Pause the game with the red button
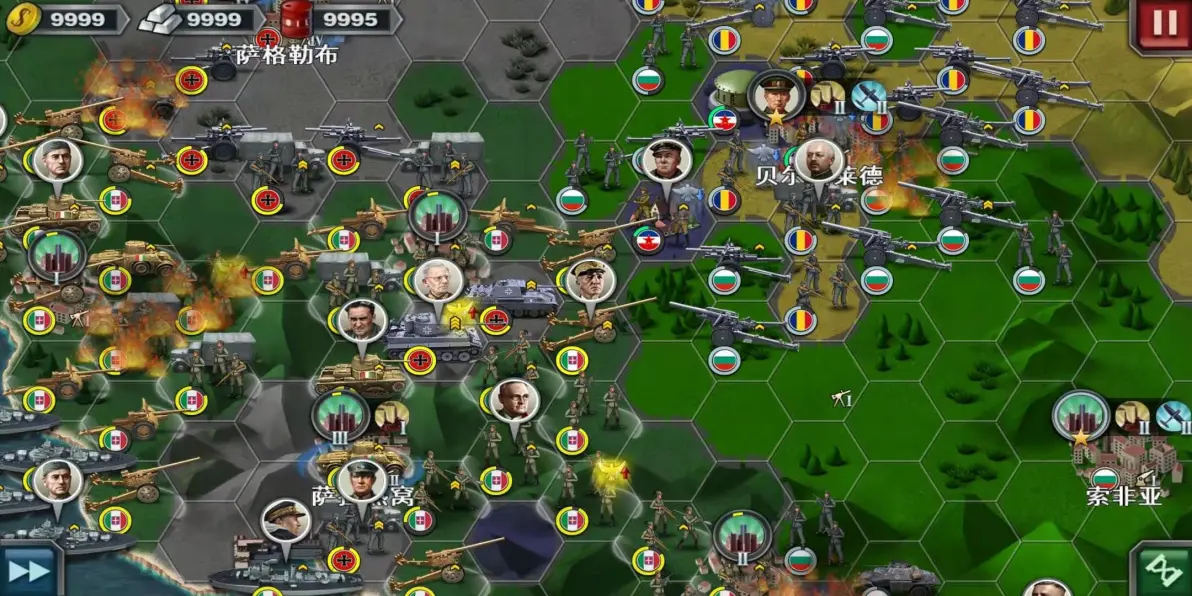Viewport: 1192px width, 596px height. point(1164,24)
